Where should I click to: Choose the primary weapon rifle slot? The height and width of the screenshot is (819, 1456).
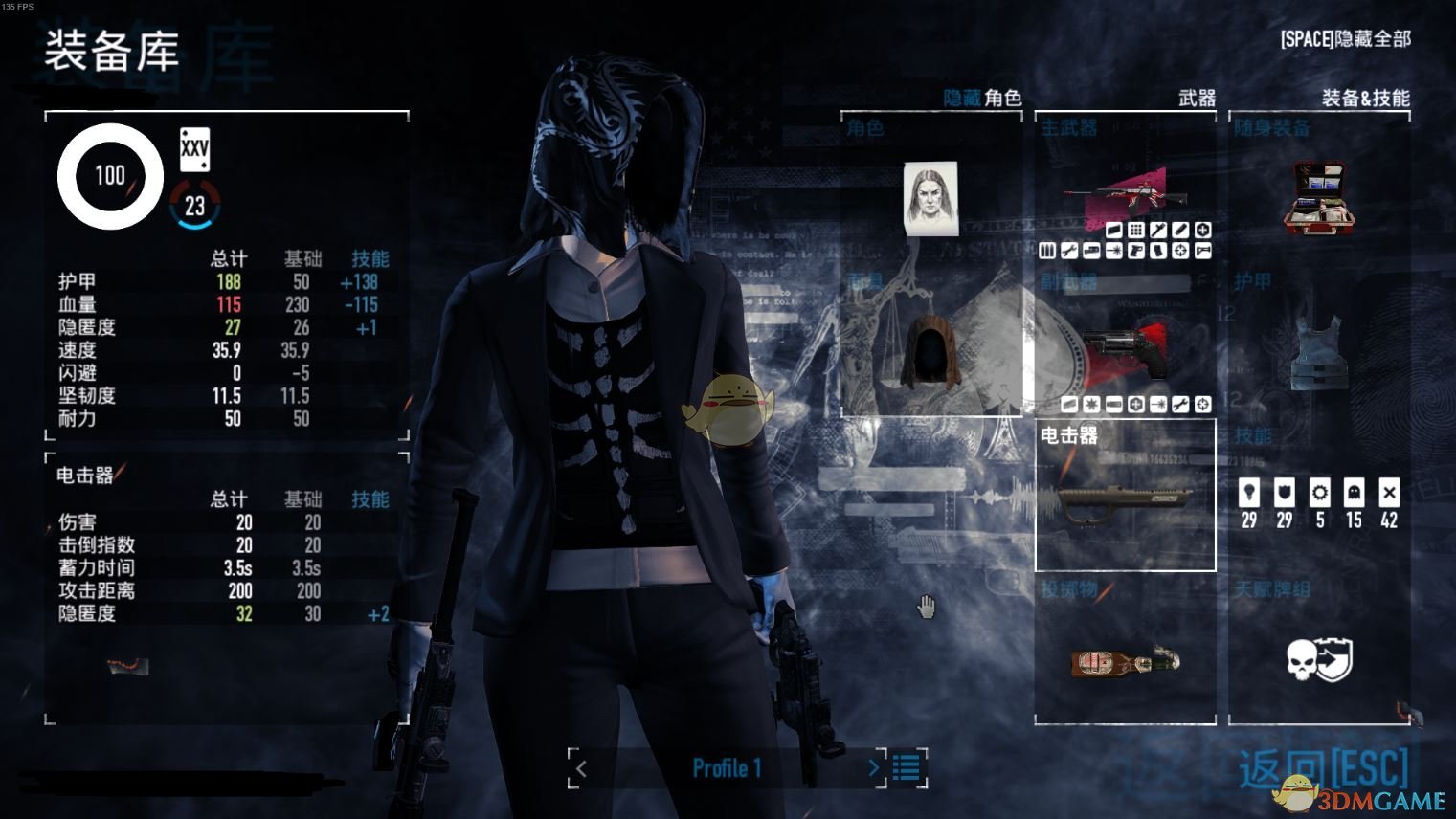[1125, 194]
